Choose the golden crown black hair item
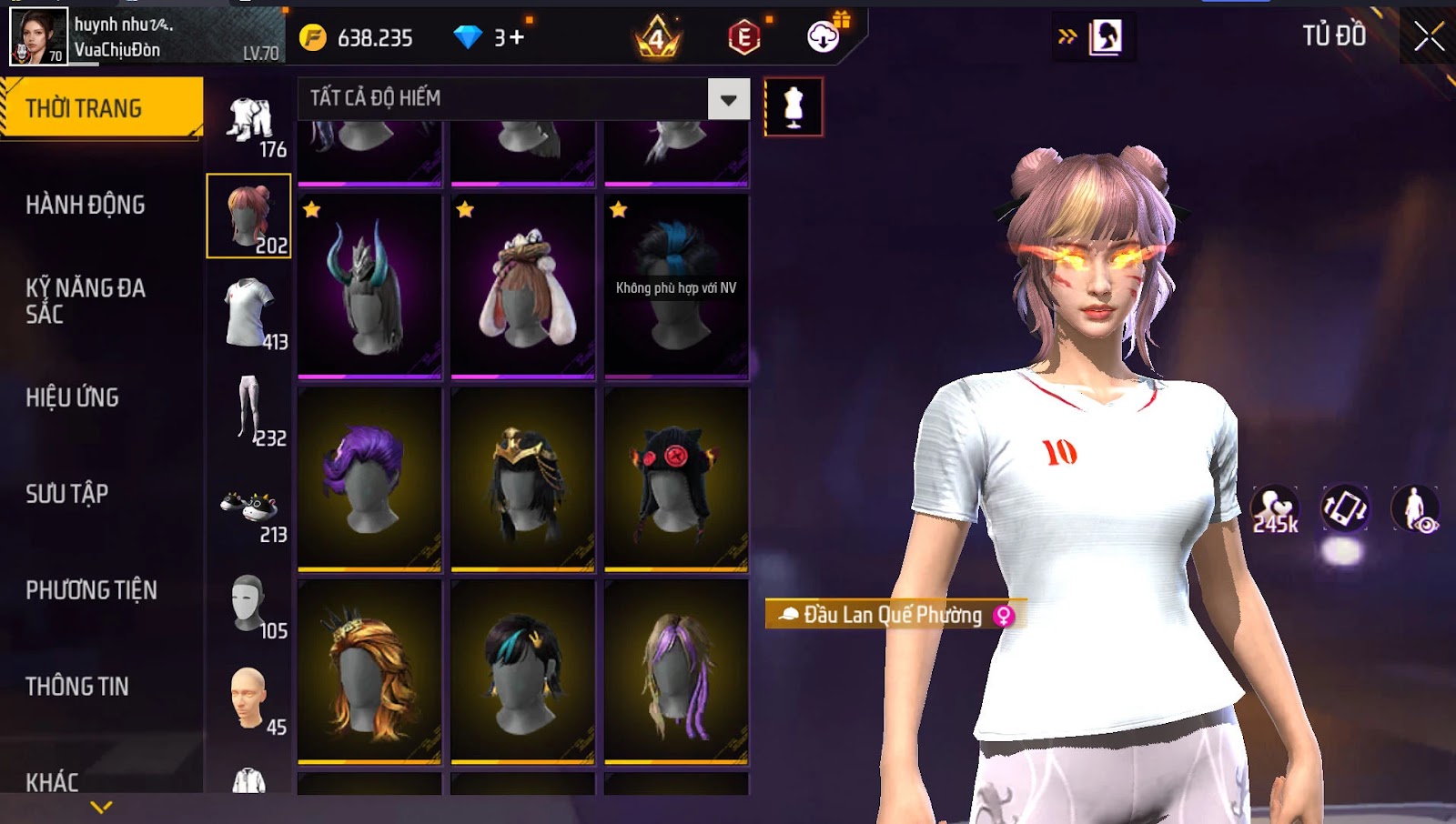Image resolution: width=1456 pixels, height=824 pixels. coord(523,479)
